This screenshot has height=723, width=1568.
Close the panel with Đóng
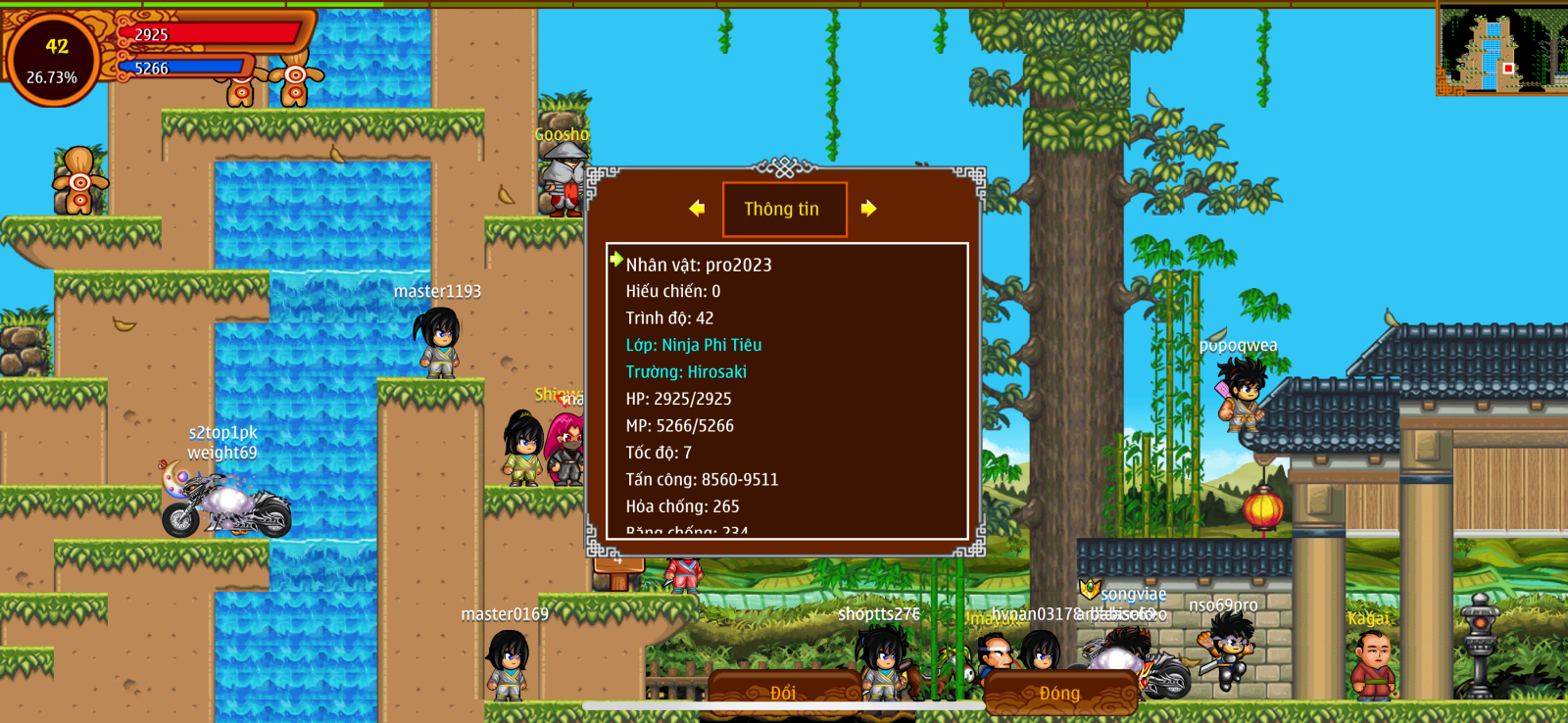point(1059,693)
